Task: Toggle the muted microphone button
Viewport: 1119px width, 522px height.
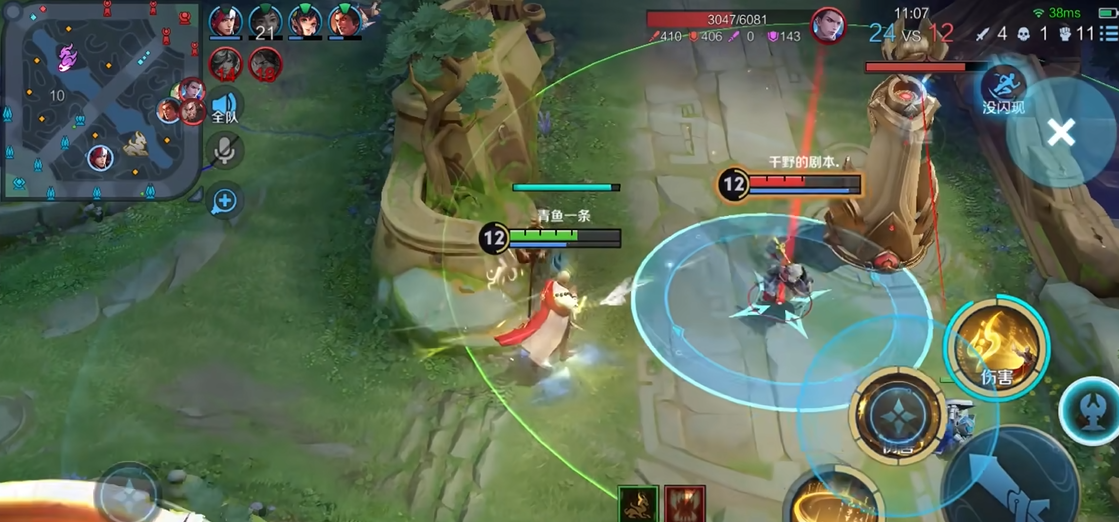Action: click(225, 151)
